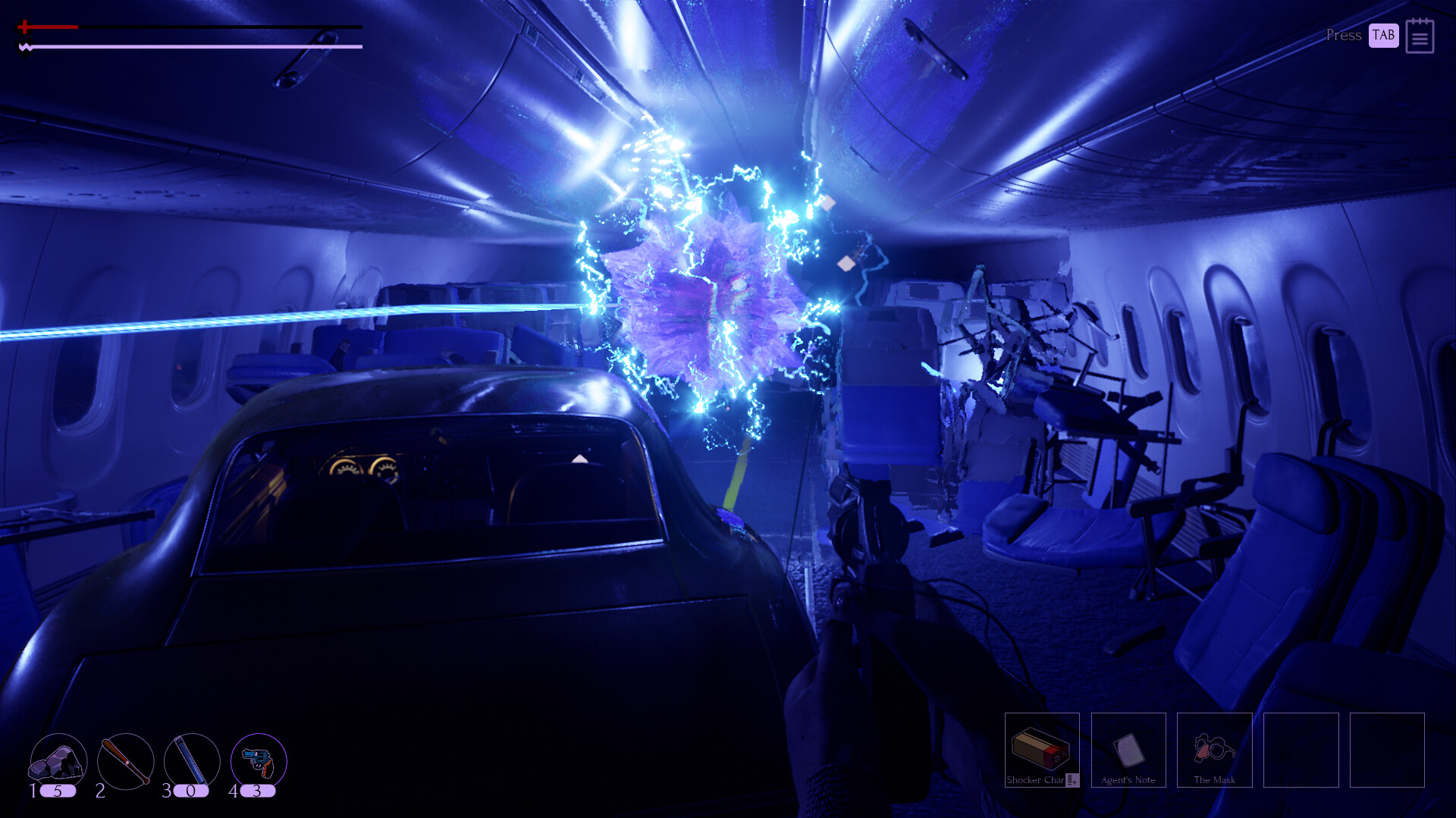Click the rightmost empty inventory slot
1456x818 pixels.
(x=1386, y=751)
